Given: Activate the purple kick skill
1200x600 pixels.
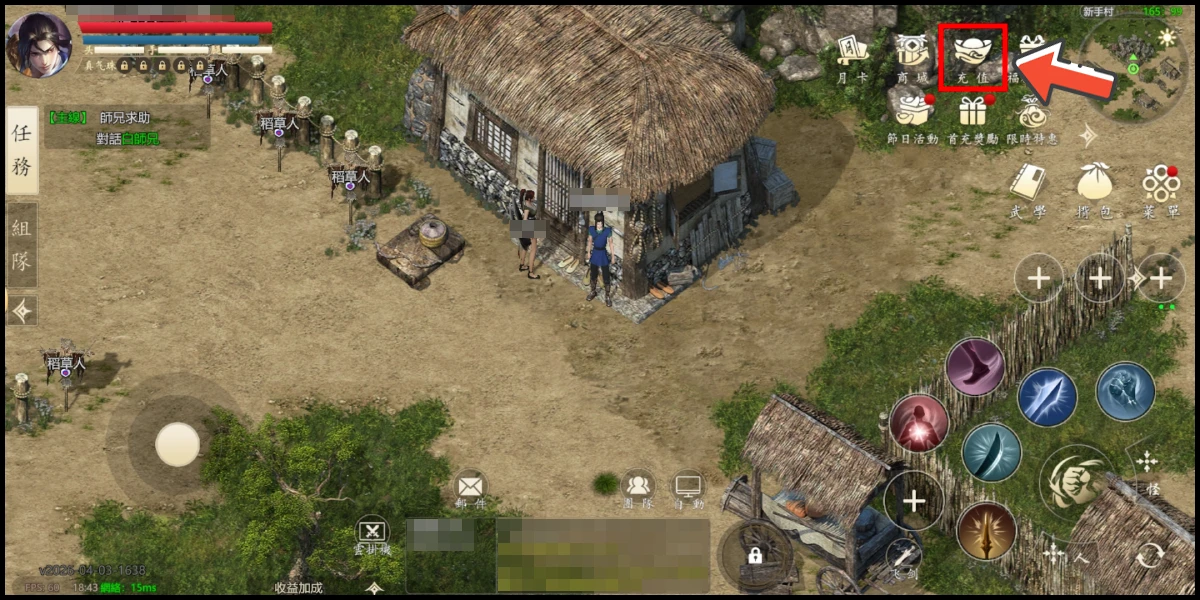Looking at the screenshot, I should [x=975, y=367].
